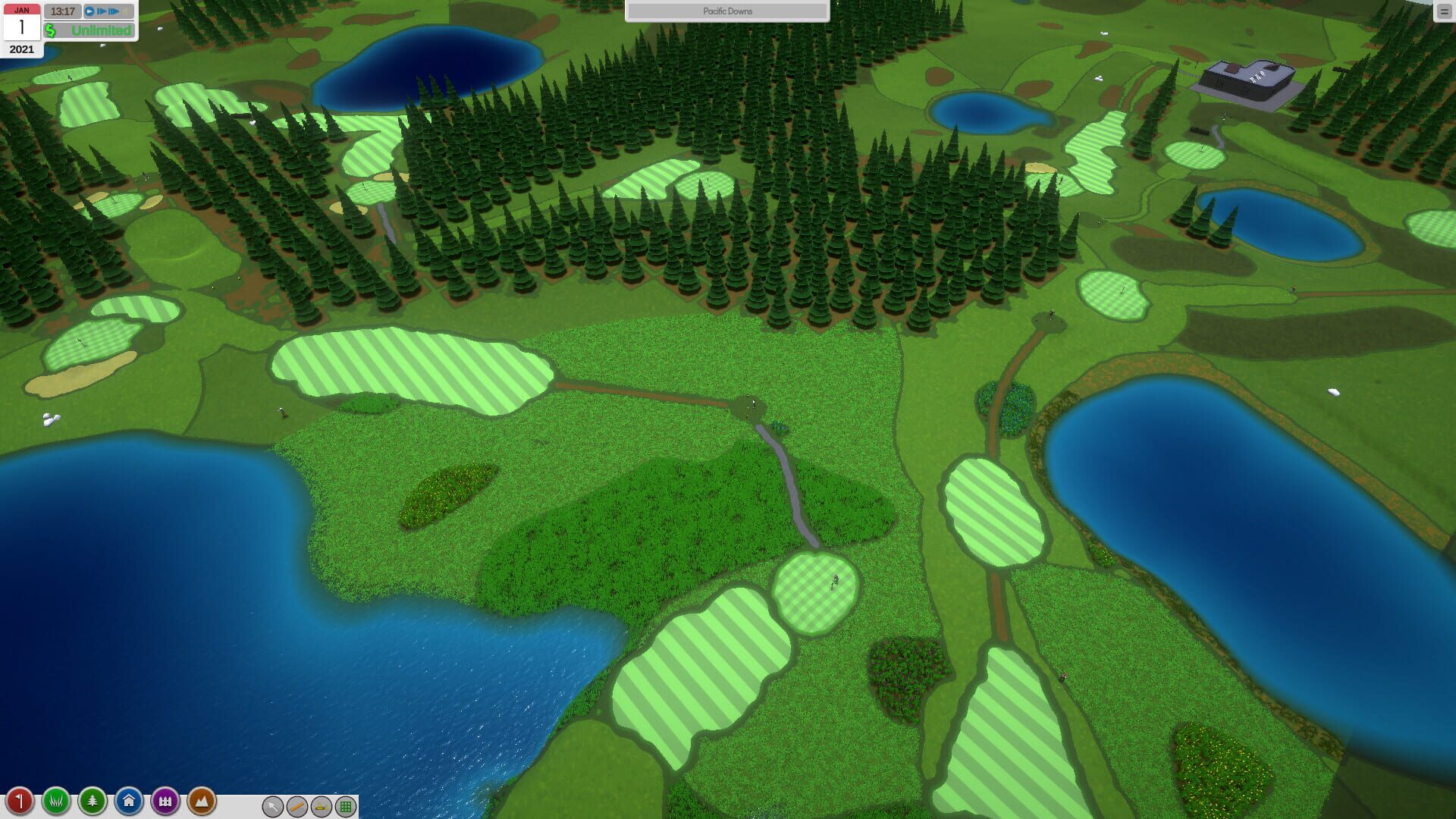Open the hamburger menu in the top-right corner
Screen dimensions: 1456x819
[1442, 11]
